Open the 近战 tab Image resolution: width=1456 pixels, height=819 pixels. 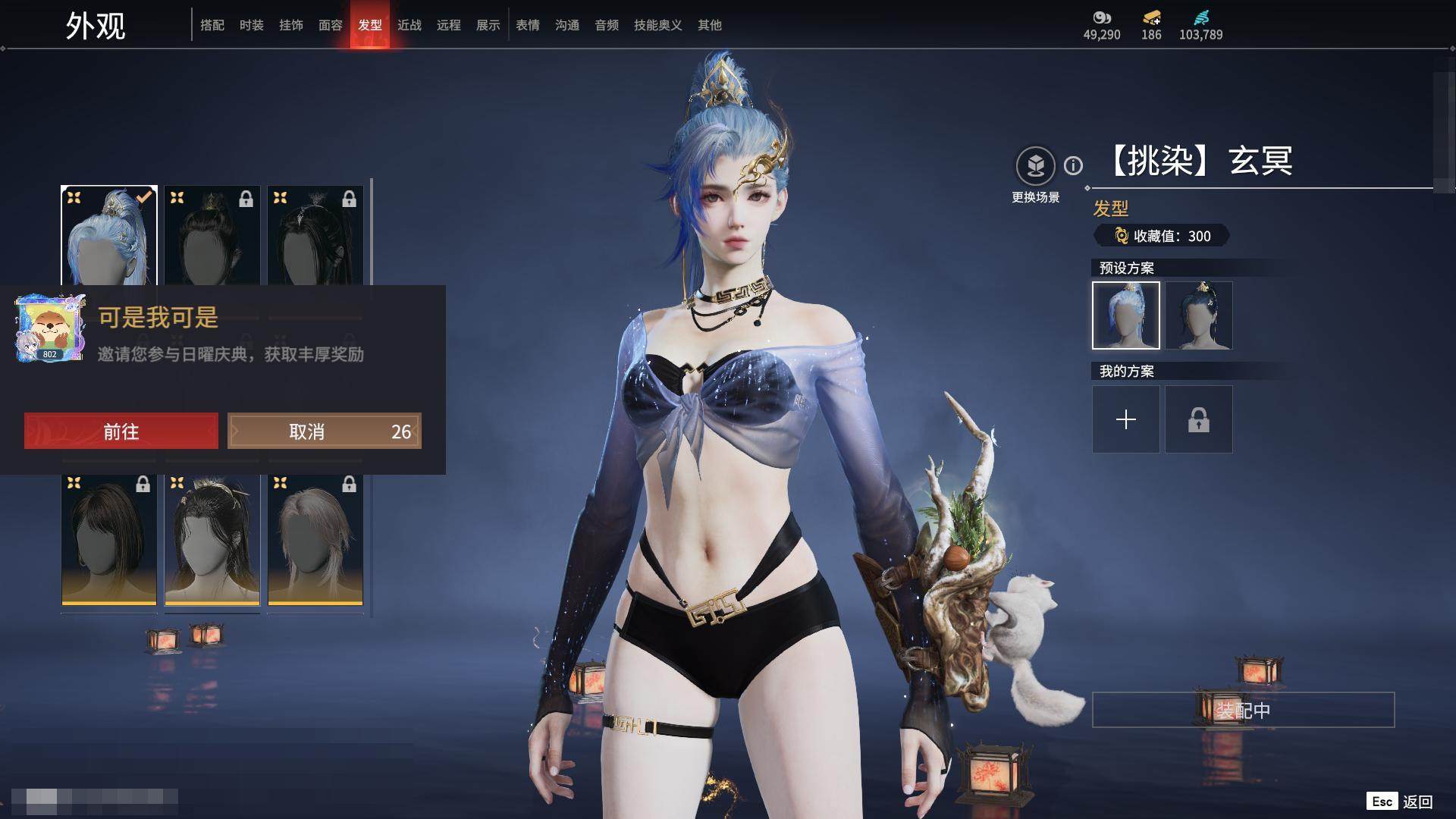click(x=409, y=25)
